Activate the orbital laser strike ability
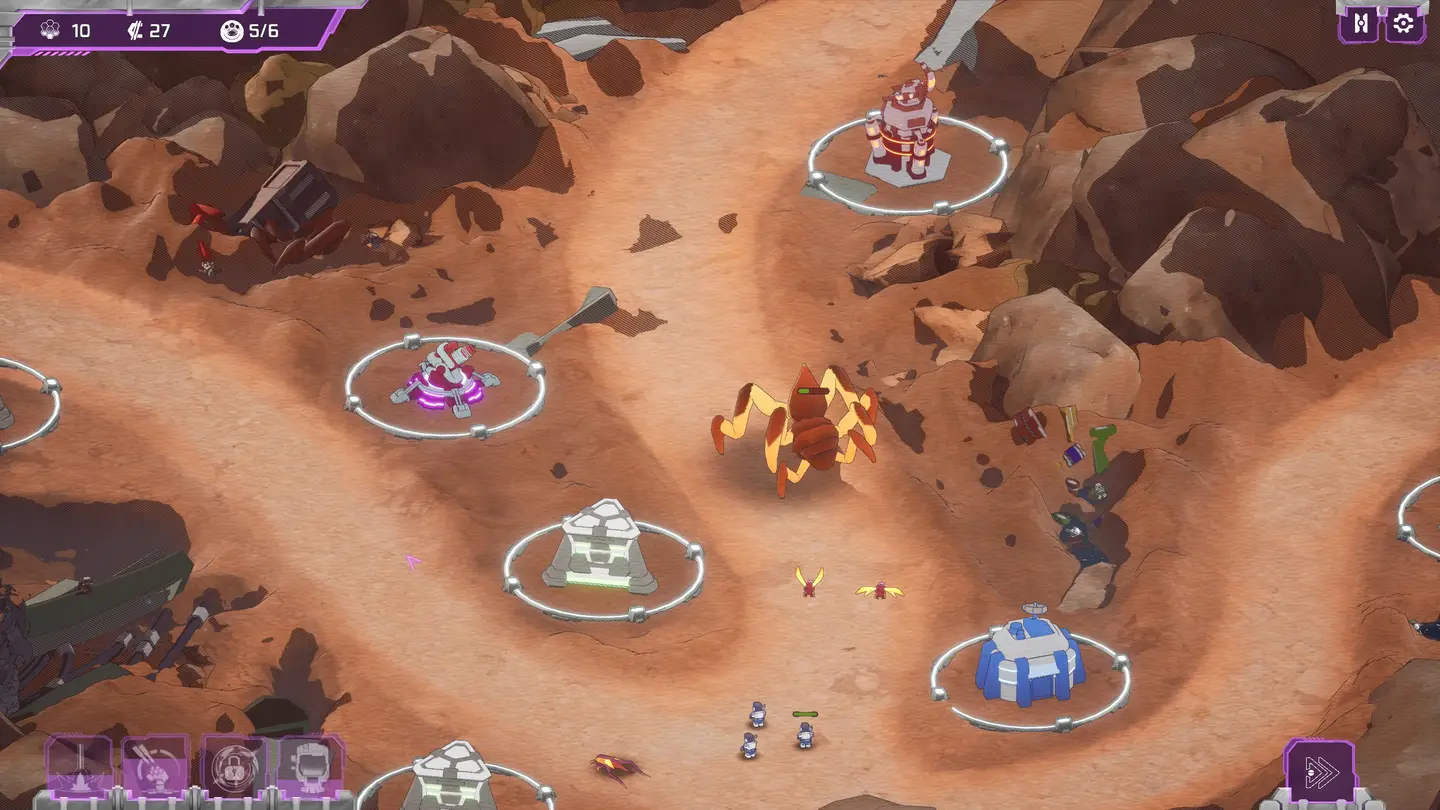Image resolution: width=1440 pixels, height=810 pixels. coord(79,768)
